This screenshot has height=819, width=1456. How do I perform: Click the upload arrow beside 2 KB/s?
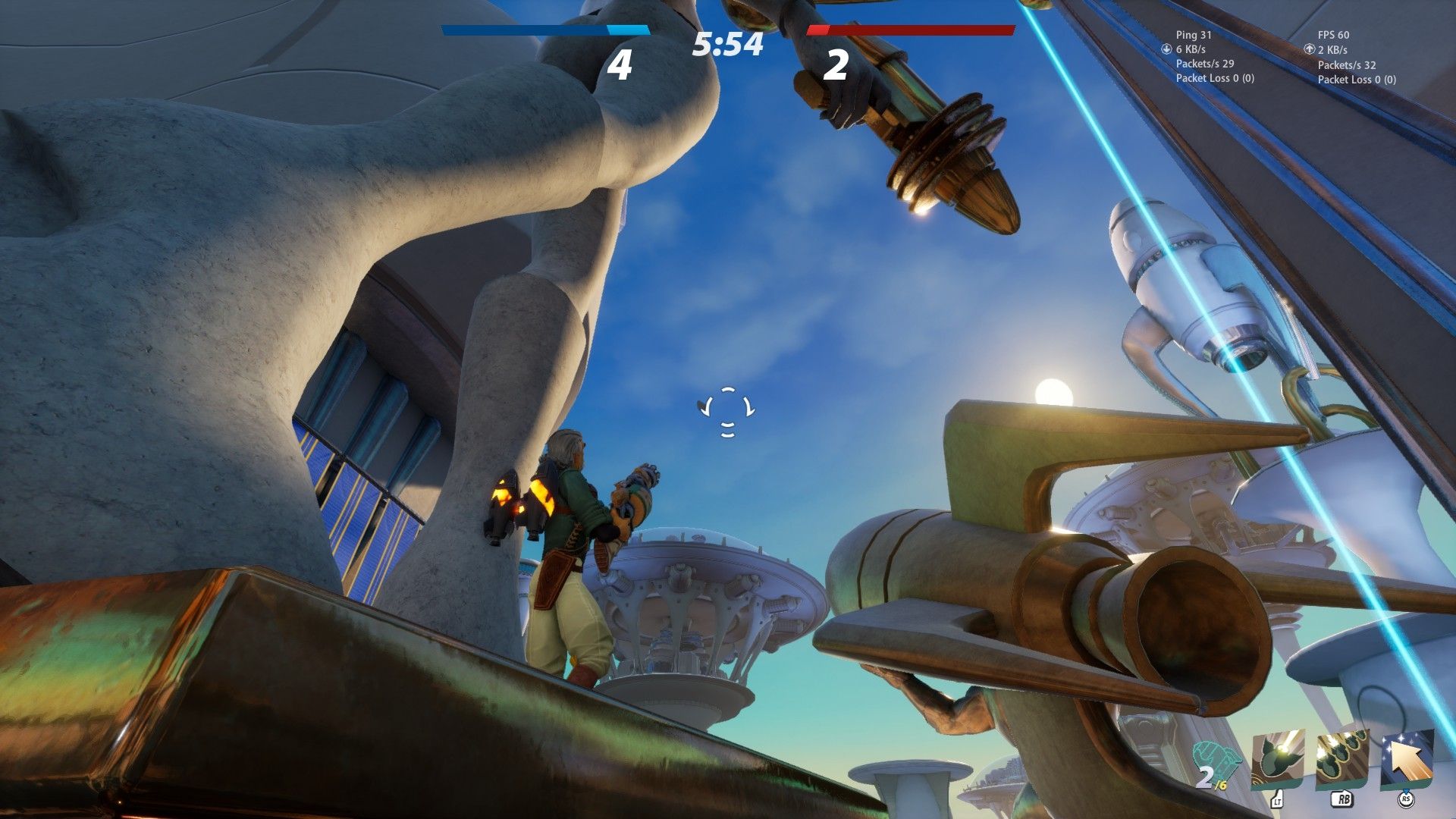coord(1310,49)
